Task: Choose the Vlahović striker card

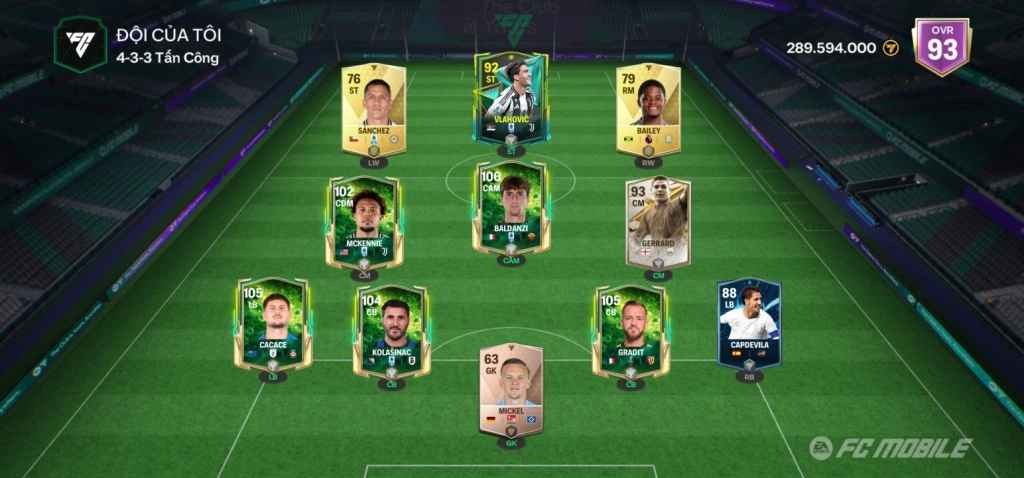Action: coord(511,98)
